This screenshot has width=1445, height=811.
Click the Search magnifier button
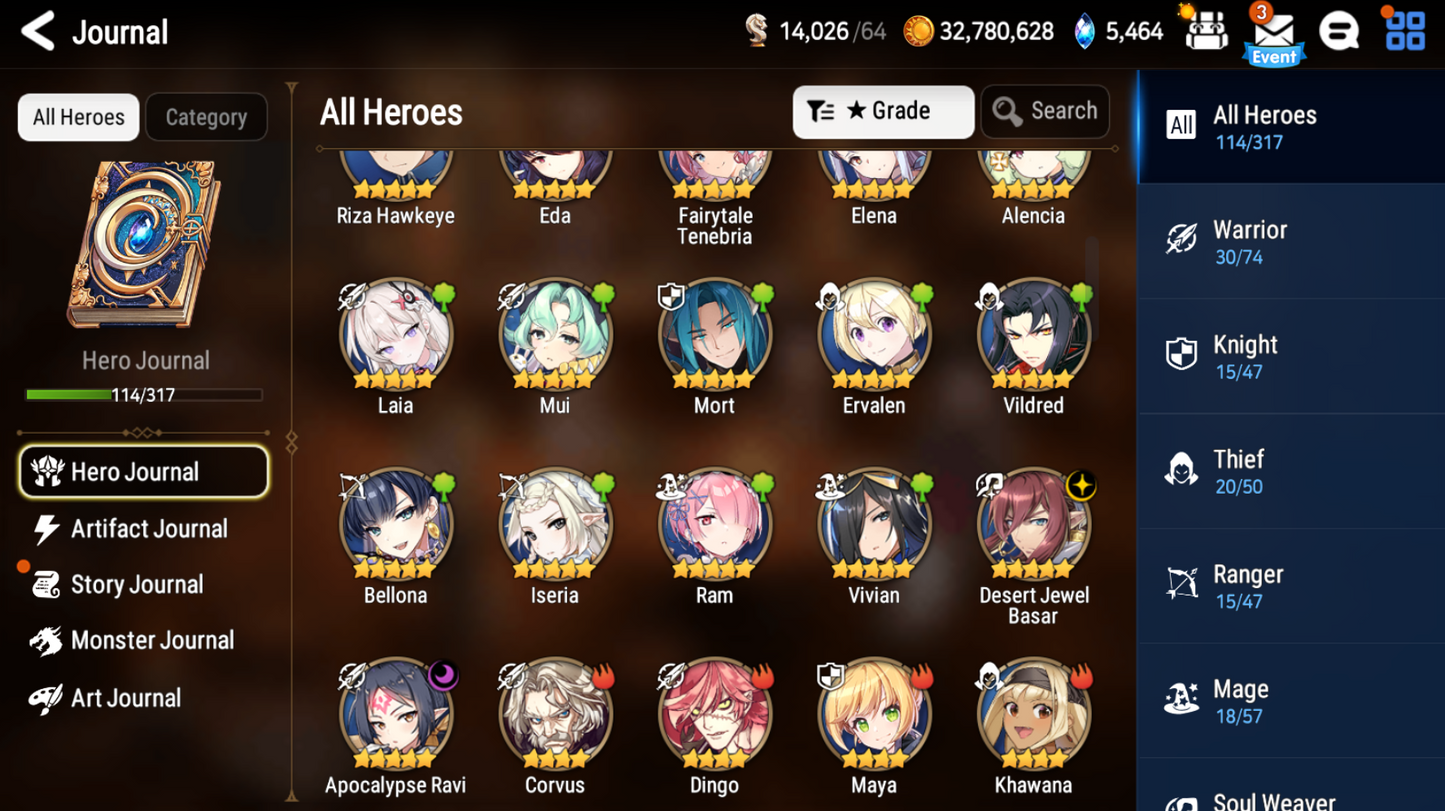[1044, 111]
